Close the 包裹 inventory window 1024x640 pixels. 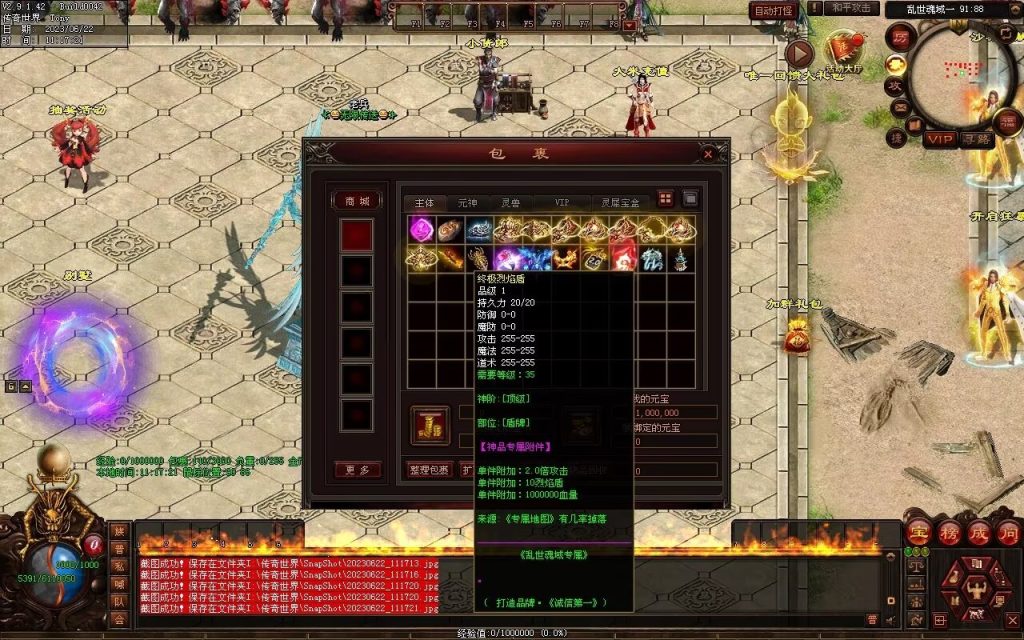point(708,154)
